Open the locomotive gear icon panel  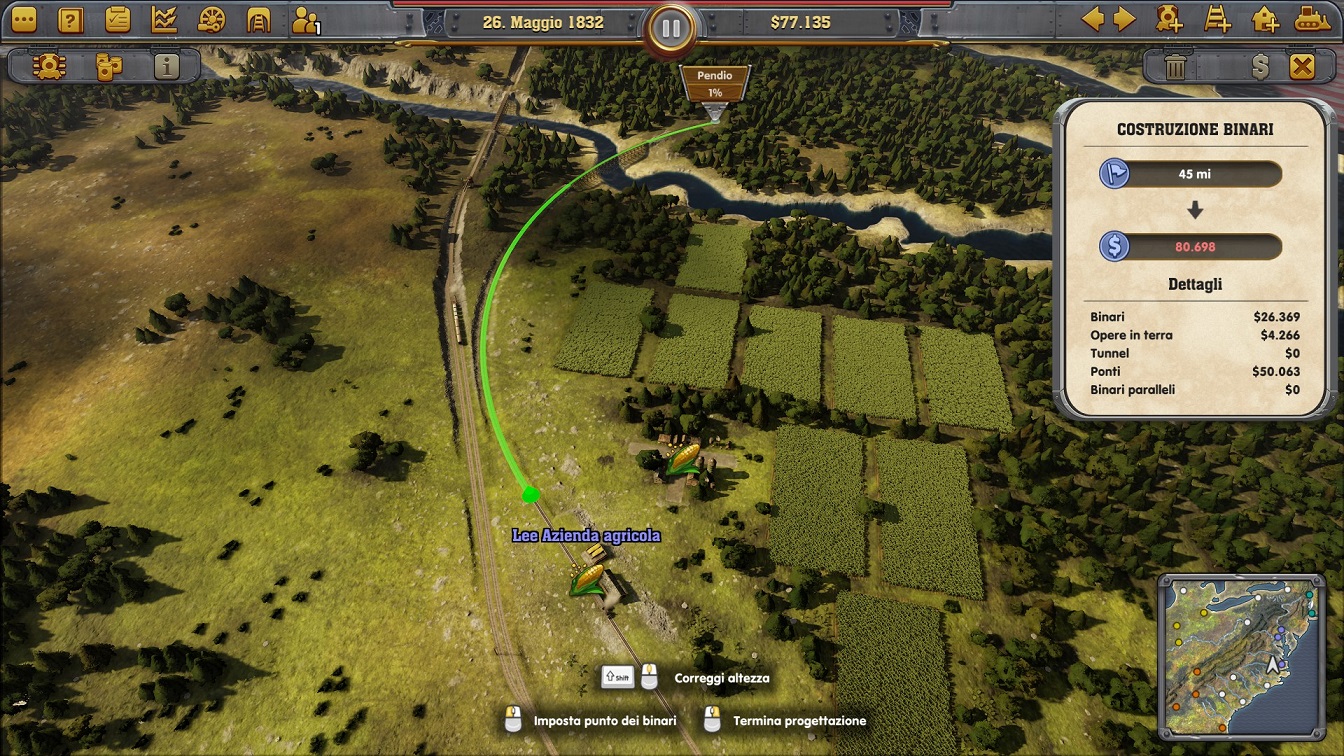coord(47,67)
